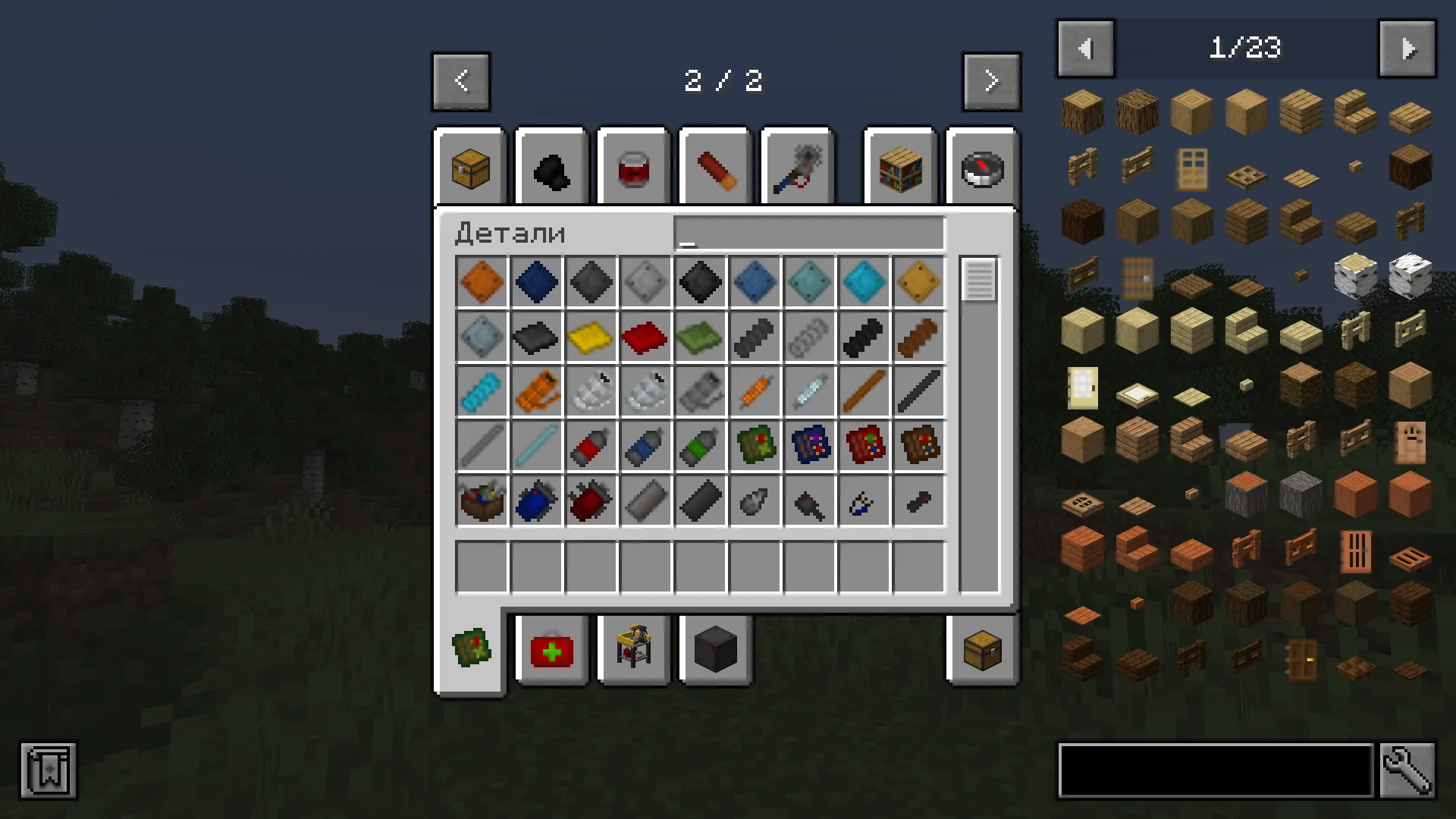The height and width of the screenshot is (819, 1456).
Task: Click the search field next to Детали
Action: (808, 233)
